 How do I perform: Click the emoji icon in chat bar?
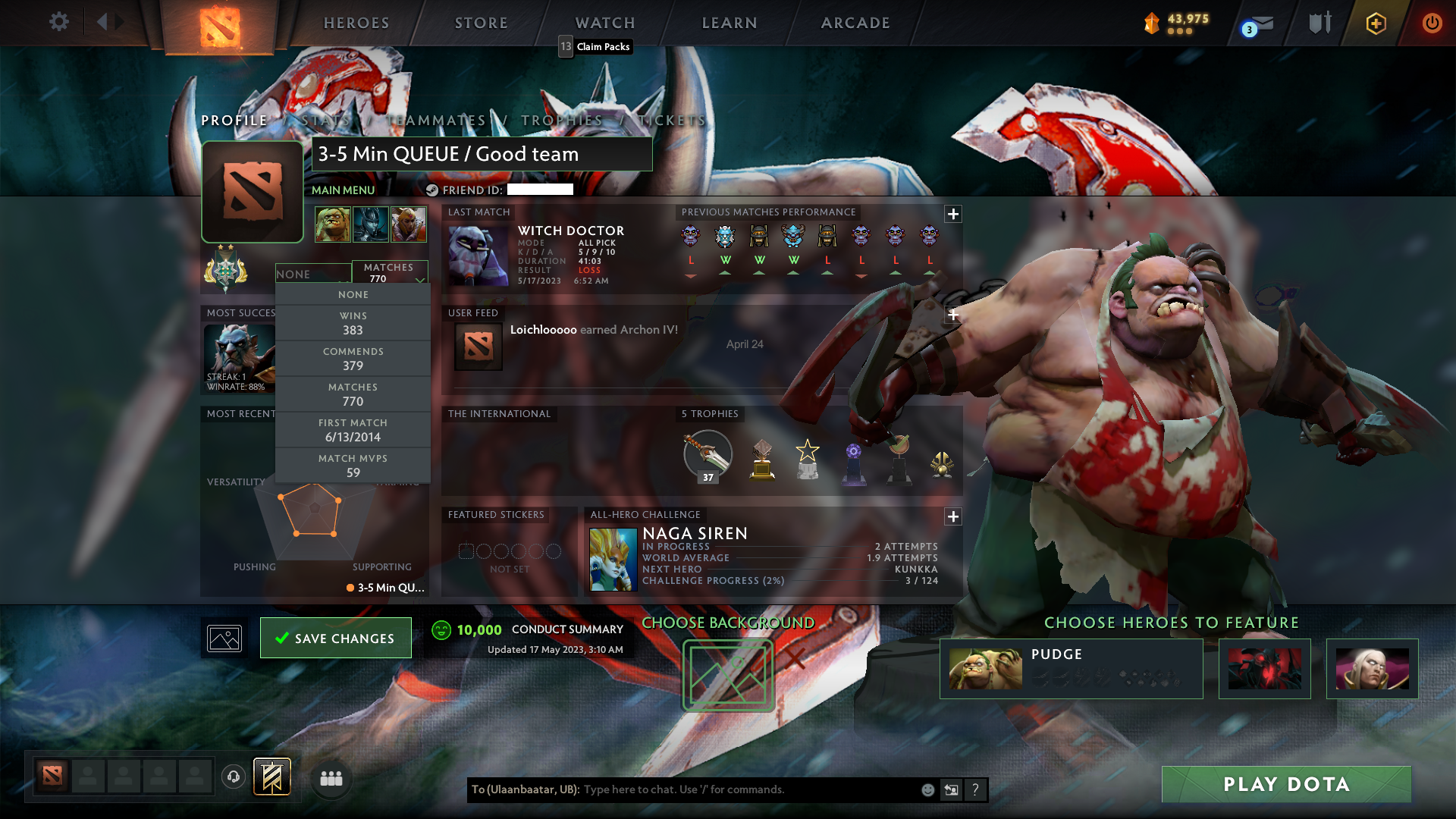[x=927, y=789]
